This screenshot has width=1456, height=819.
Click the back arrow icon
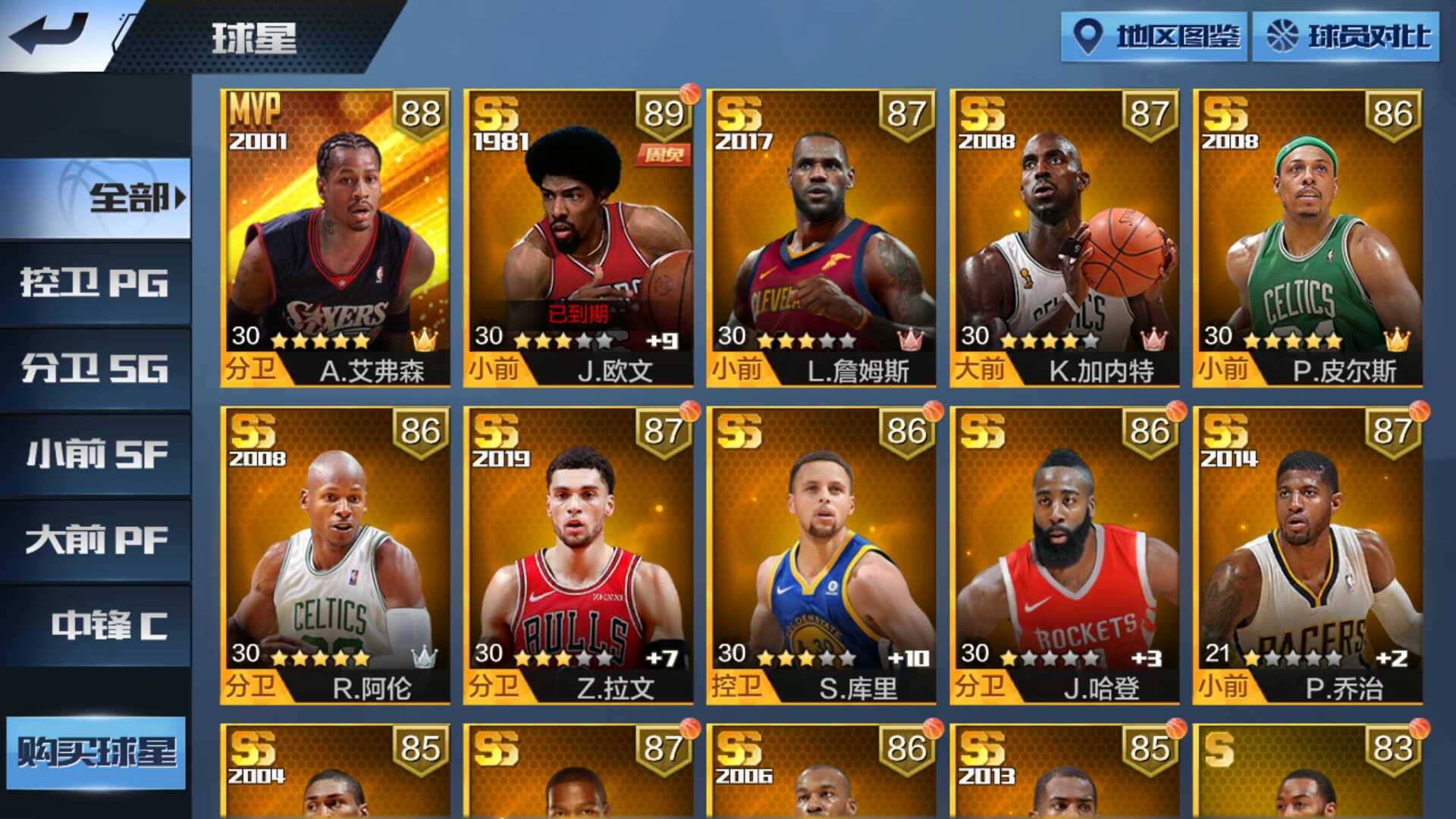coord(49,32)
